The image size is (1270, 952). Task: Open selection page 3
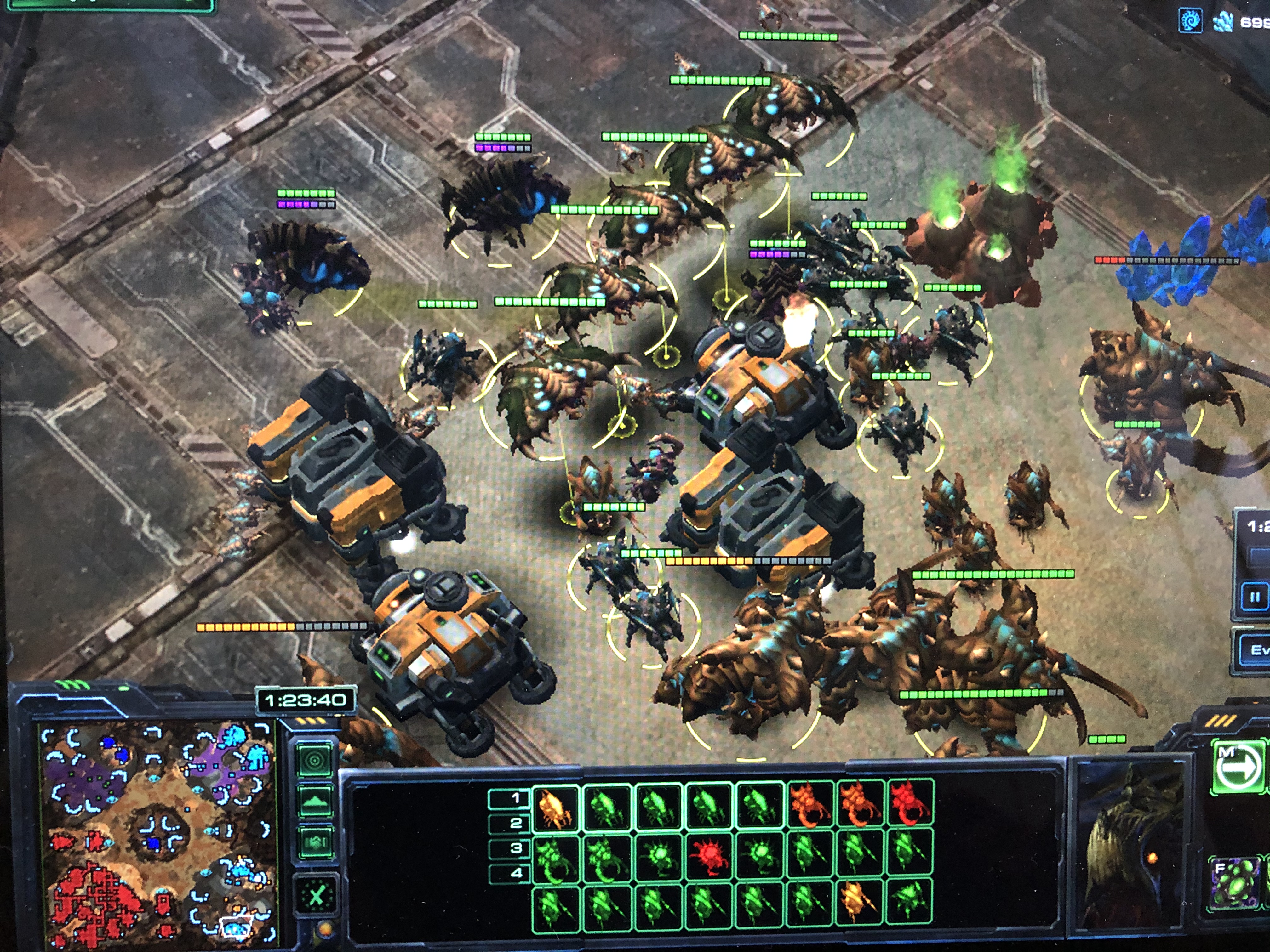509,848
